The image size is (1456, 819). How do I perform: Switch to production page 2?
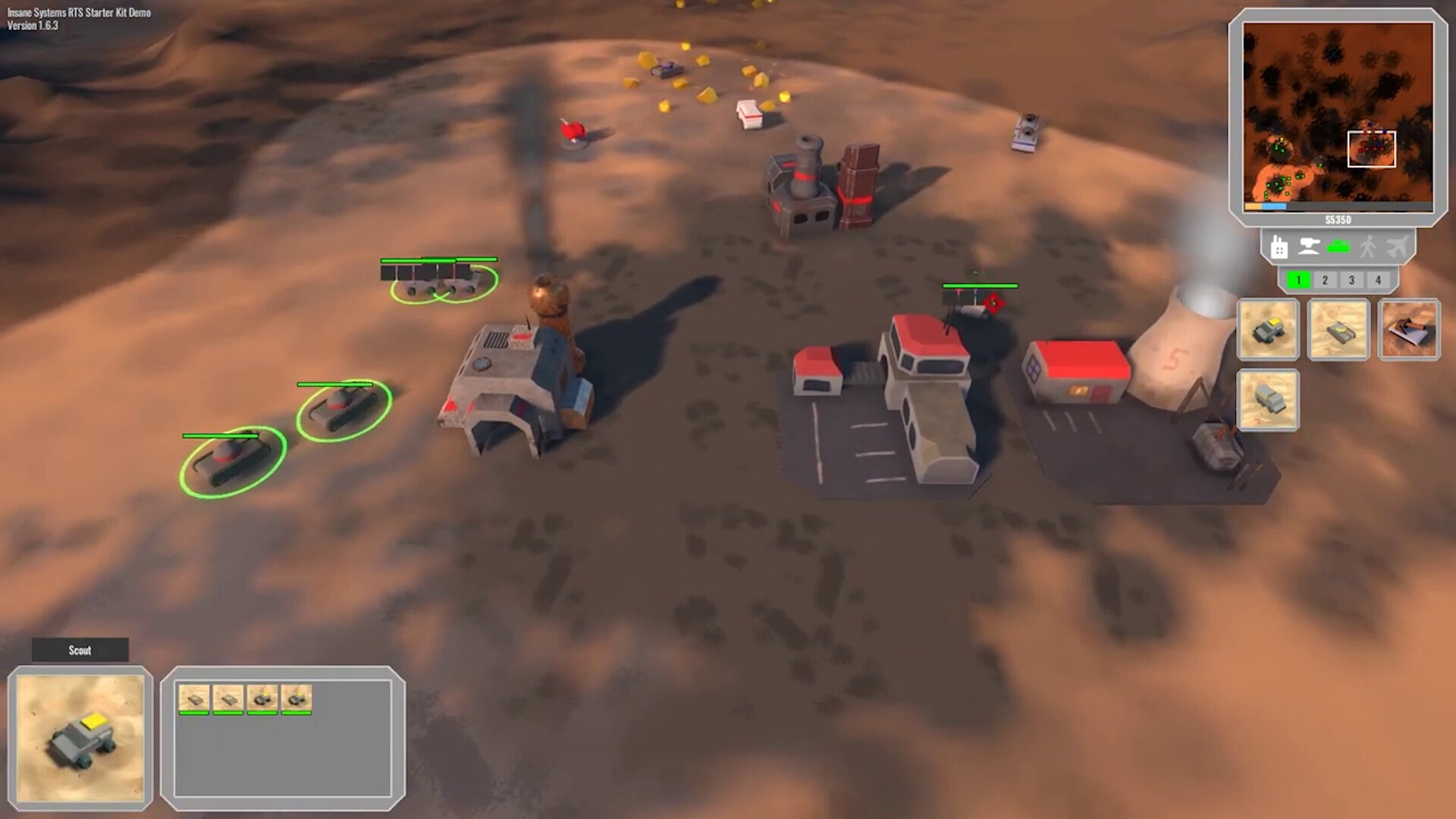1325,279
